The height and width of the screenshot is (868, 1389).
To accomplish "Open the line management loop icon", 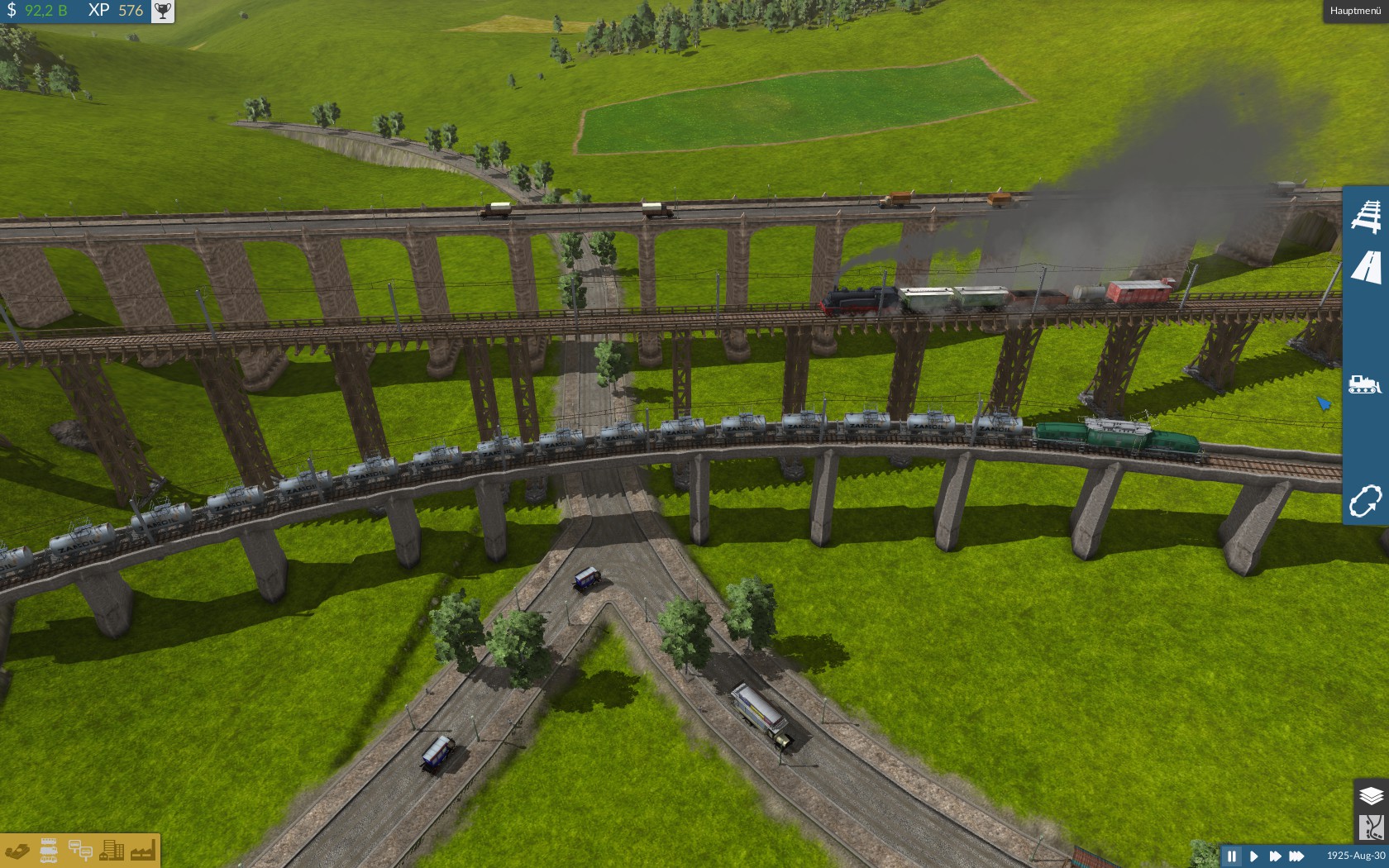I will (x=1366, y=500).
